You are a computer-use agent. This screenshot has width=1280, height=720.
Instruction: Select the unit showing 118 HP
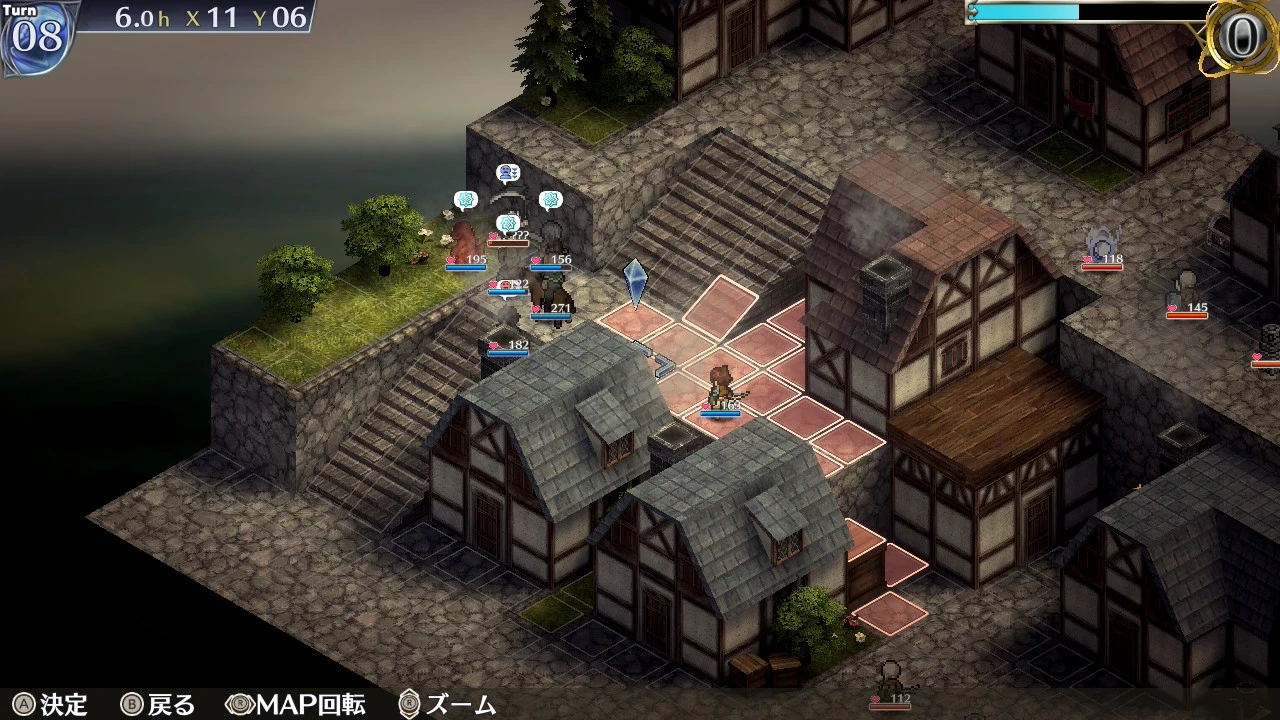[x=1103, y=243]
